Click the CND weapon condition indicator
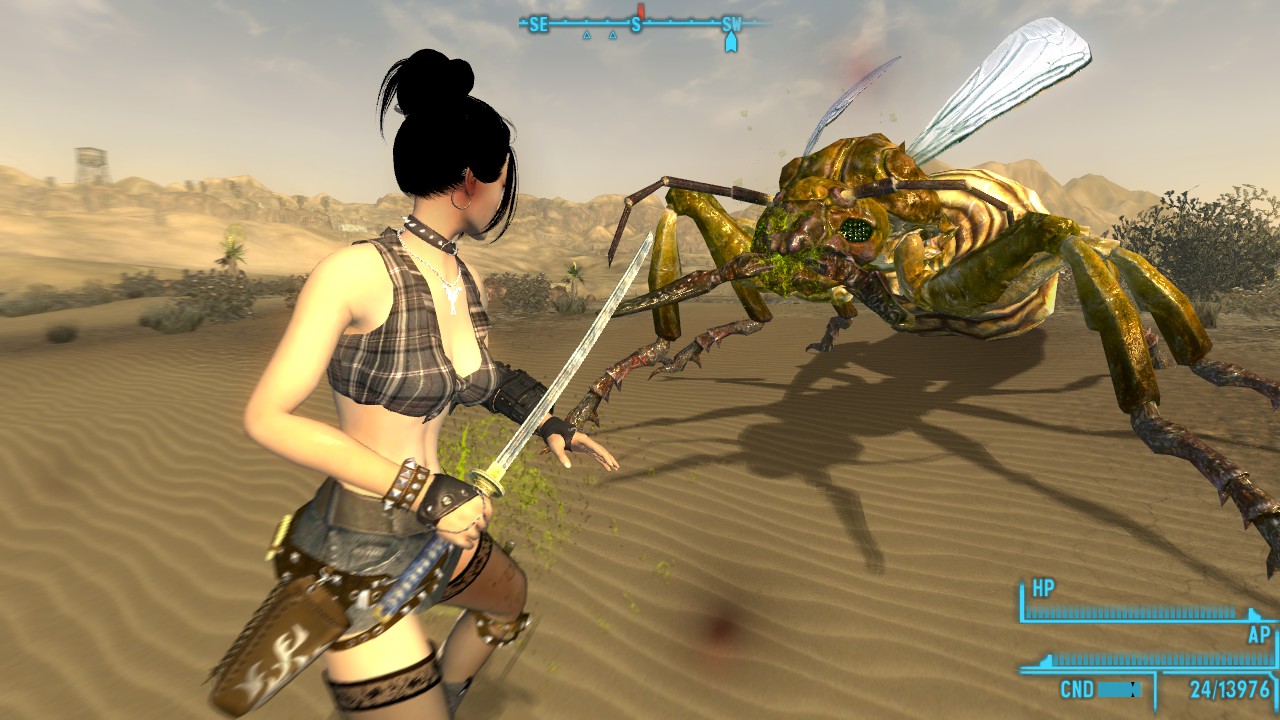The height and width of the screenshot is (720, 1280). pyautogui.click(x=1078, y=688)
